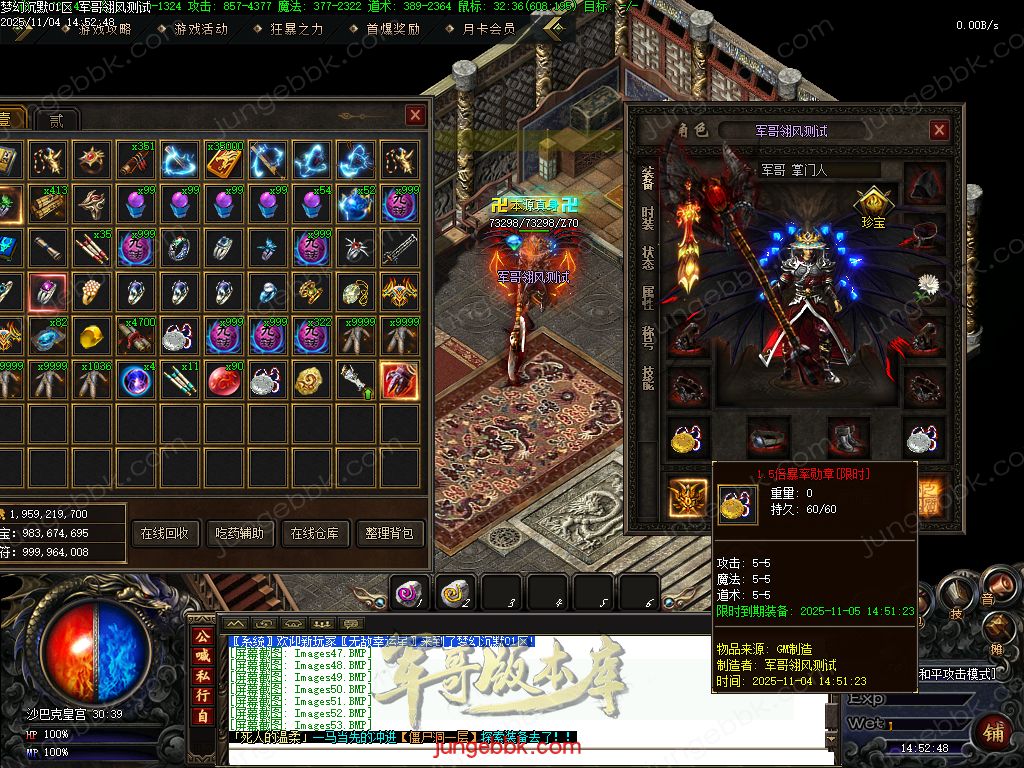This screenshot has height=768, width=1024.
Task: Open the 时装 costume tab
Action: pyautogui.click(x=647, y=218)
